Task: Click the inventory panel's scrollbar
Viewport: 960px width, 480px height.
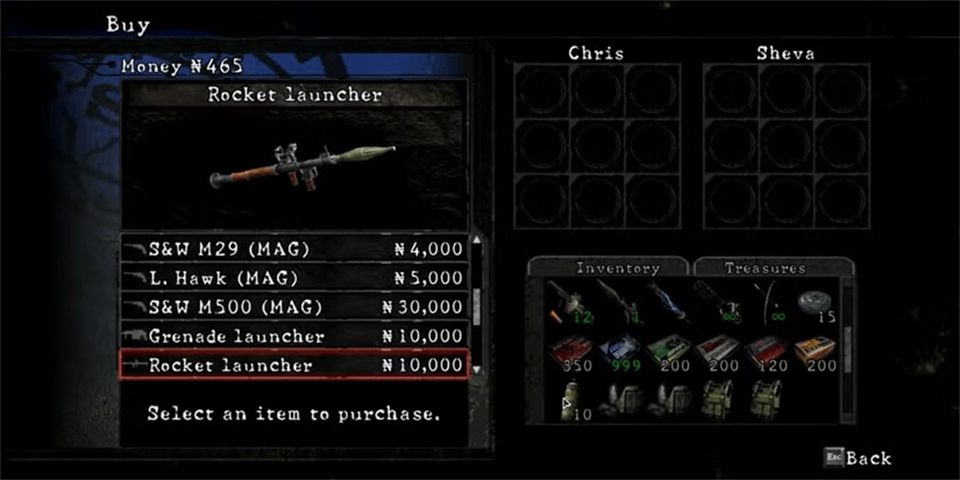Action: [x=847, y=350]
